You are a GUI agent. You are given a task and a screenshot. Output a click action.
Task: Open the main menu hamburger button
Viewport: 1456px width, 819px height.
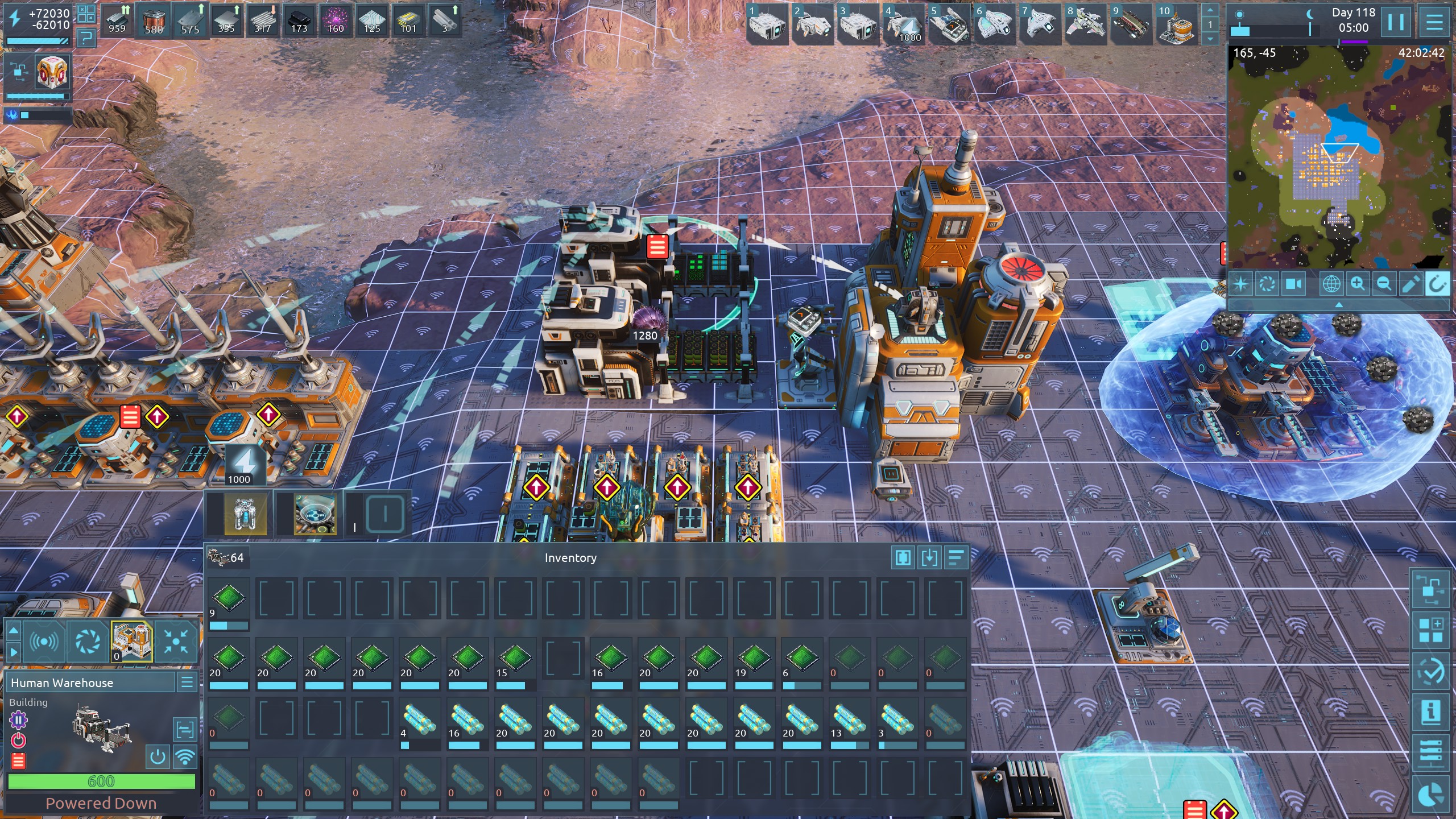point(1434,23)
